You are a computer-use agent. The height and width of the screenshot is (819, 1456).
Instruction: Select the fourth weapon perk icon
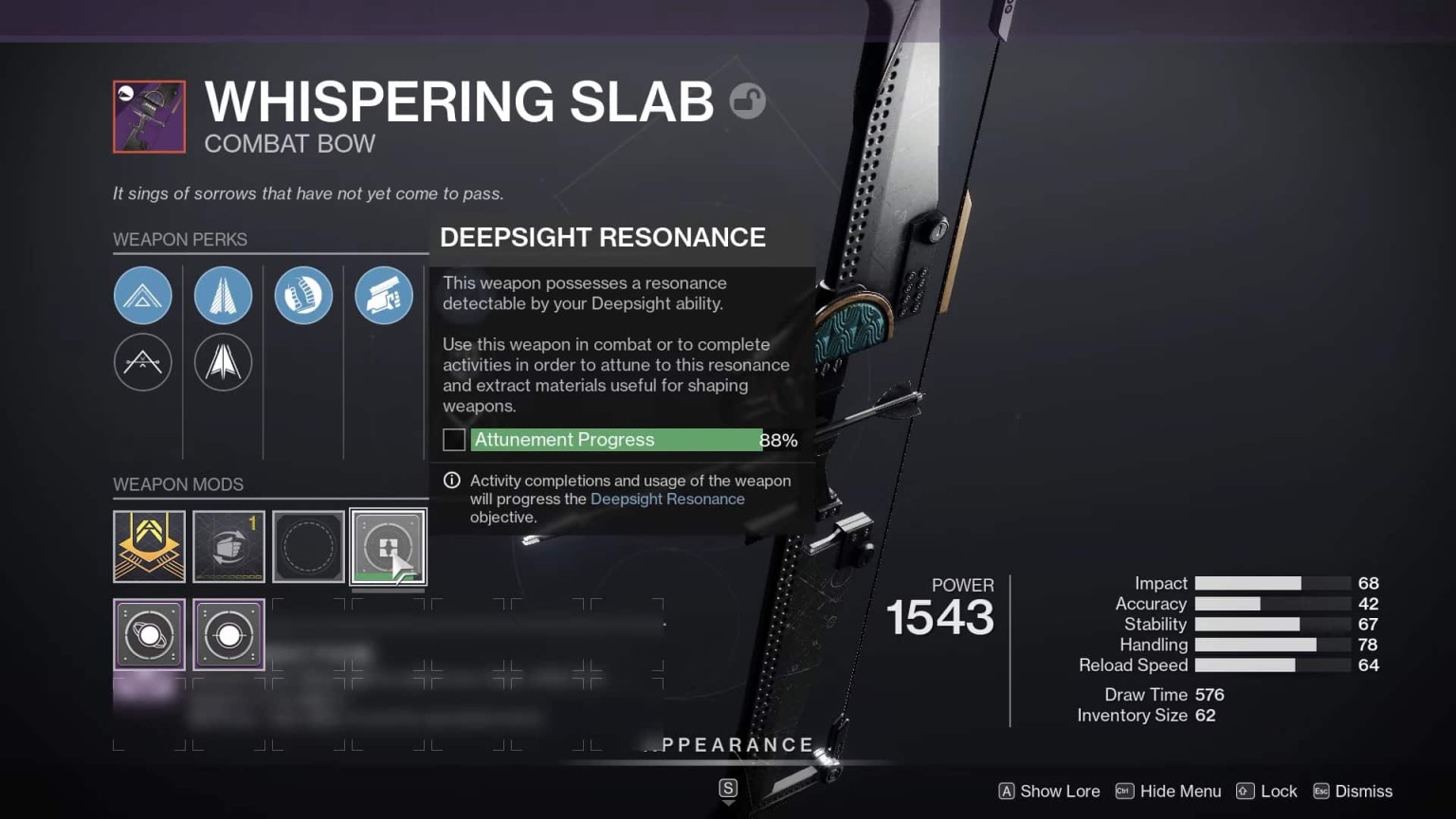click(x=384, y=295)
